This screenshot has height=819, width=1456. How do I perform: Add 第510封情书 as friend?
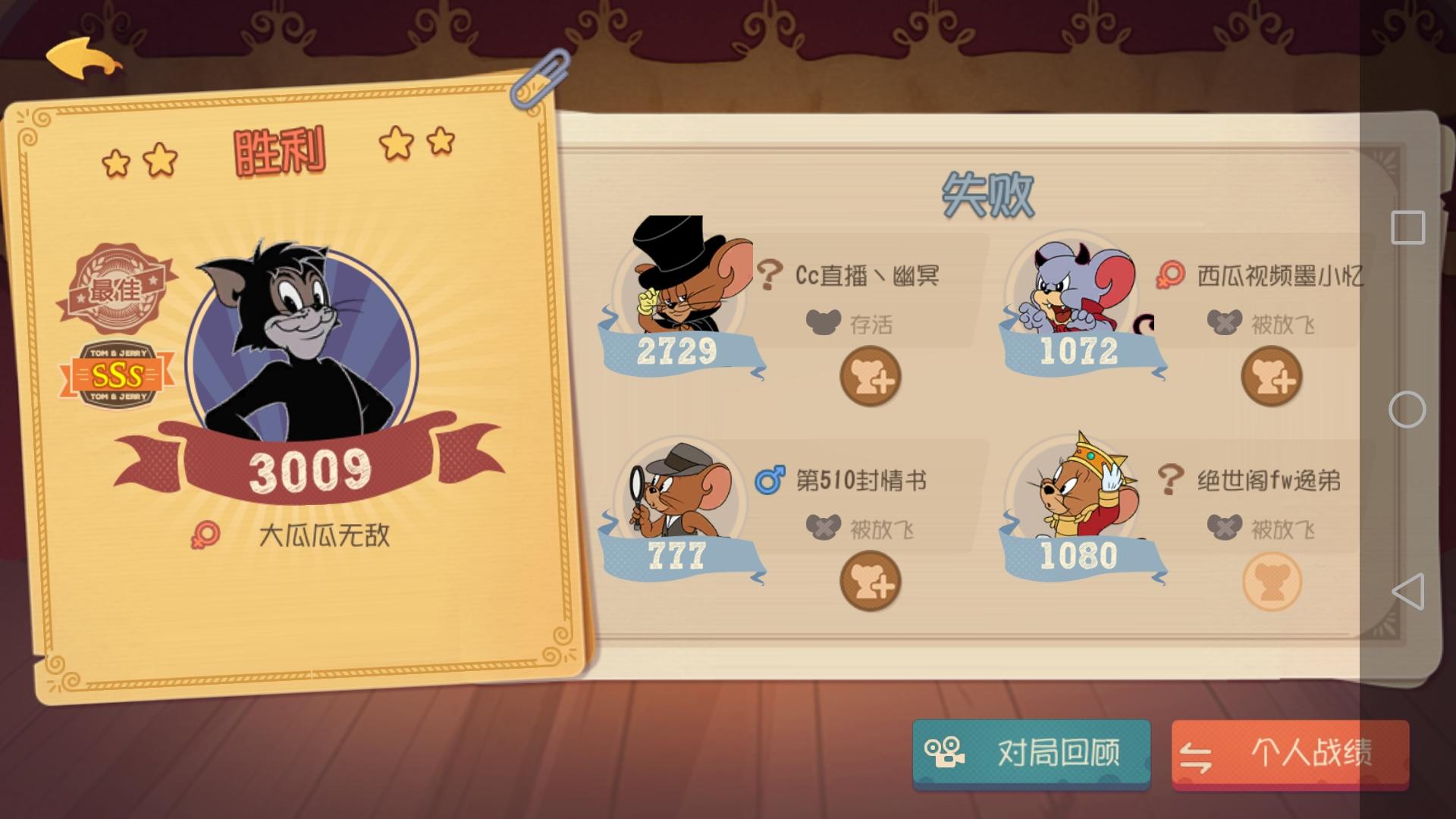point(869,580)
